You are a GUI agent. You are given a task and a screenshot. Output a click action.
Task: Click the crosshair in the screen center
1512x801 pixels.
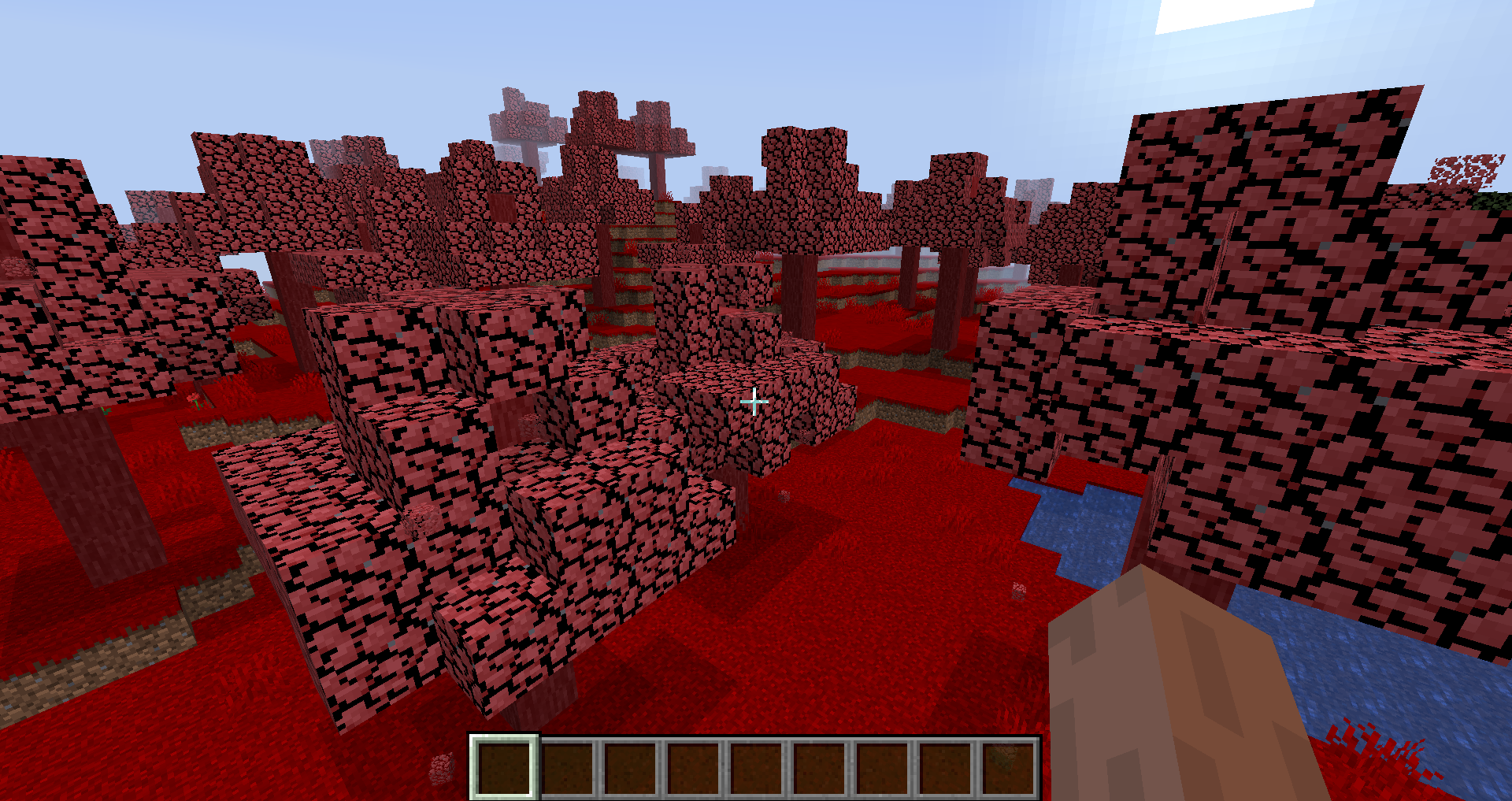[x=754, y=402]
